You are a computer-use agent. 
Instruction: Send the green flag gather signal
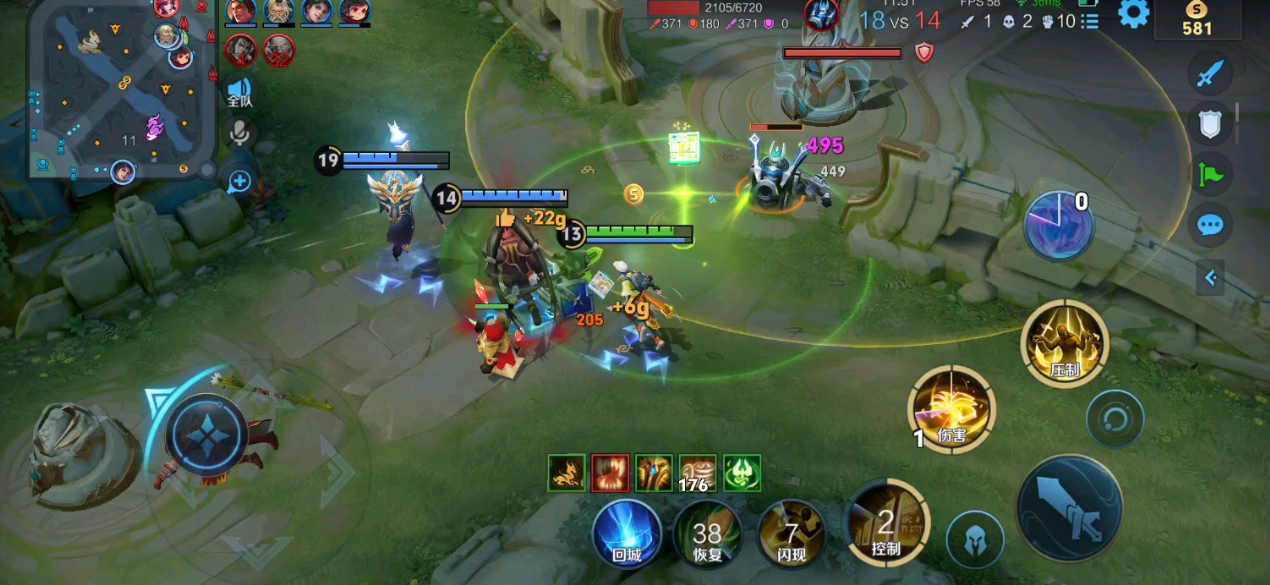[x=1210, y=174]
